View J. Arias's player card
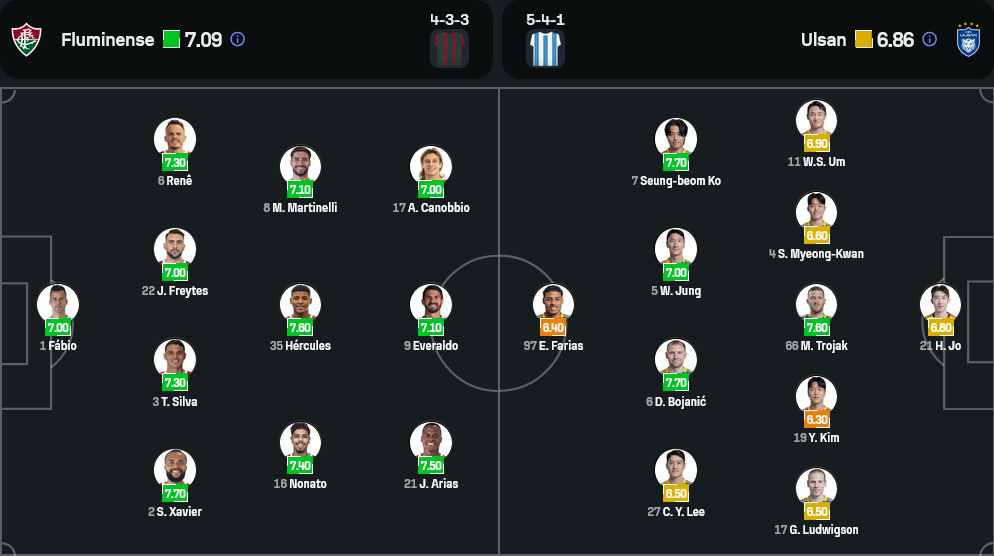The height and width of the screenshot is (556, 994). [431, 443]
